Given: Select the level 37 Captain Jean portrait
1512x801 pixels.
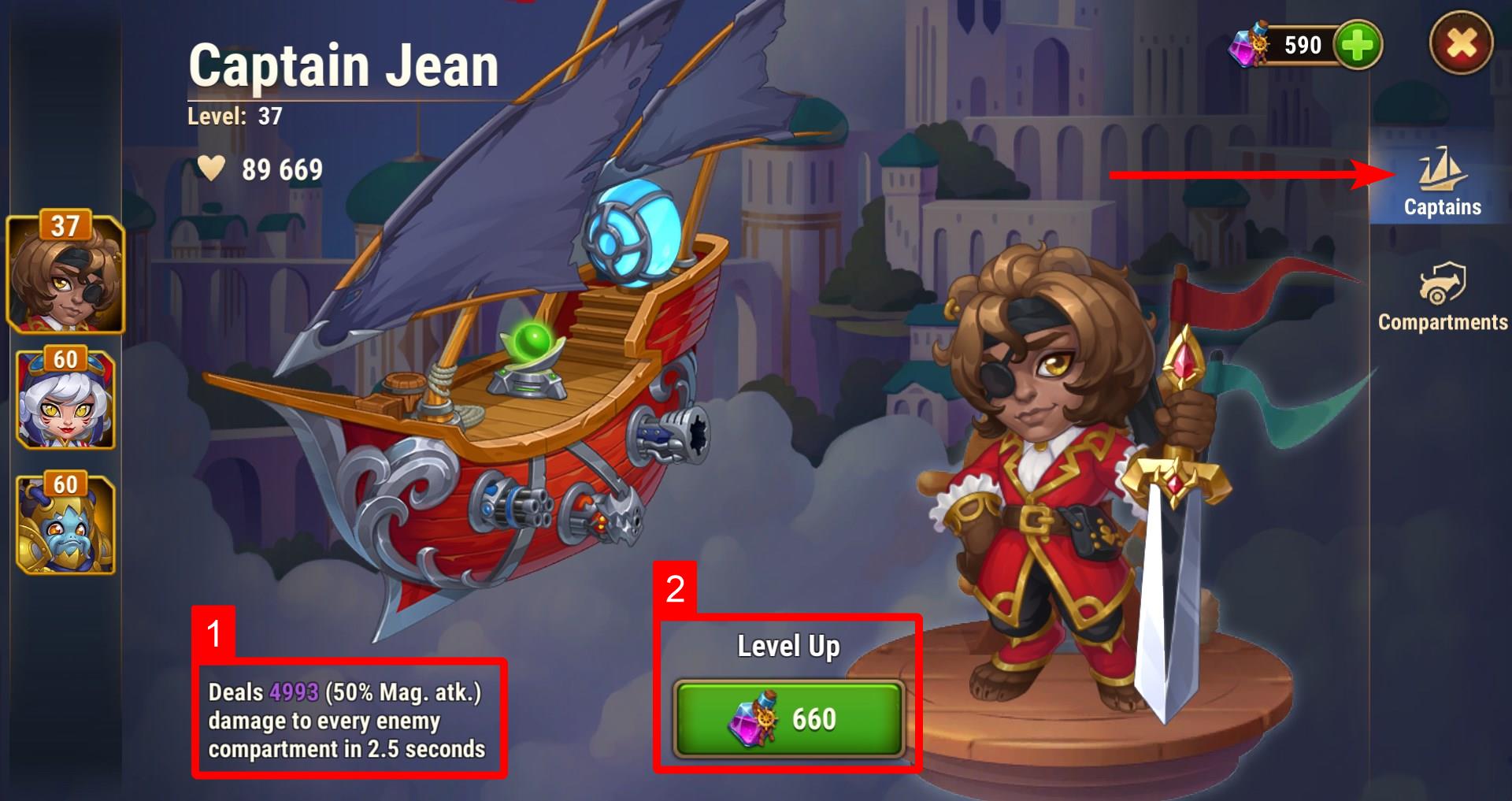Looking at the screenshot, I should click(65, 272).
